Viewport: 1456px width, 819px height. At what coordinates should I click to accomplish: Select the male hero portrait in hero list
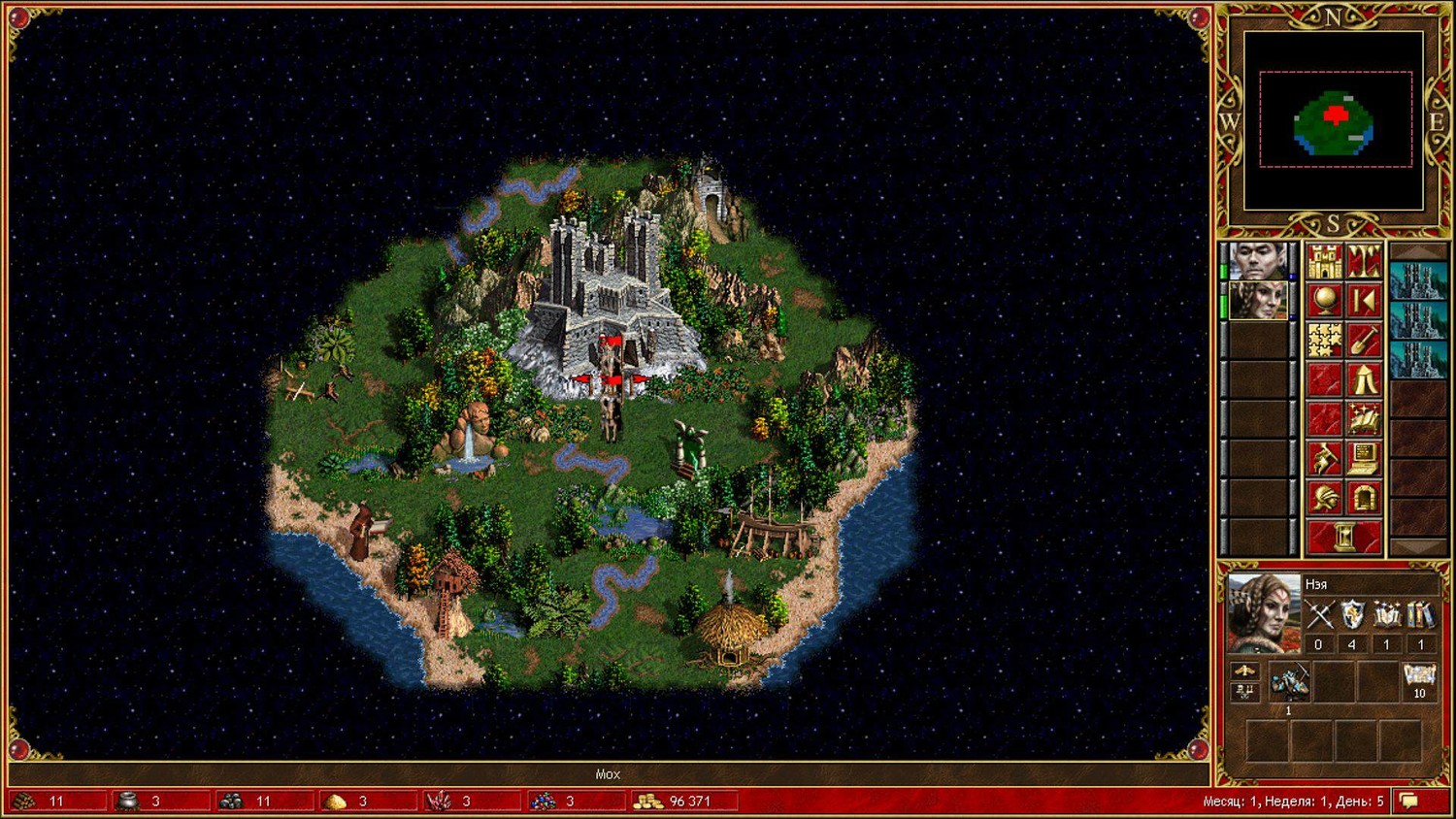pyautogui.click(x=1258, y=262)
